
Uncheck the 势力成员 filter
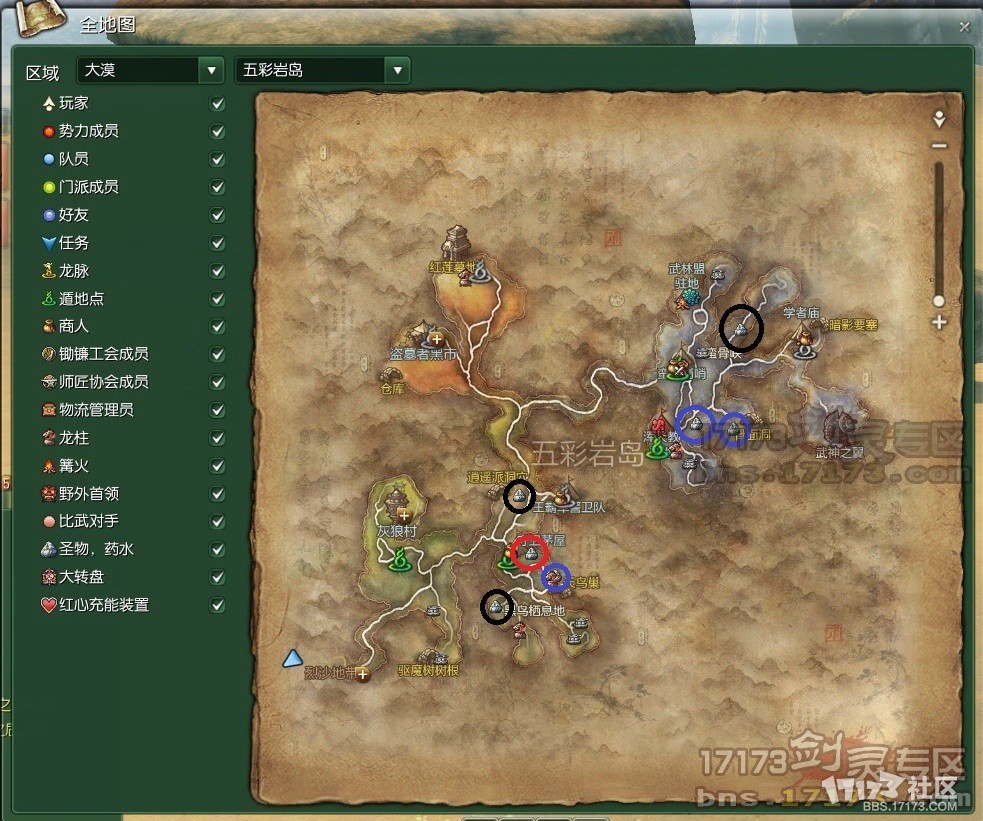218,131
